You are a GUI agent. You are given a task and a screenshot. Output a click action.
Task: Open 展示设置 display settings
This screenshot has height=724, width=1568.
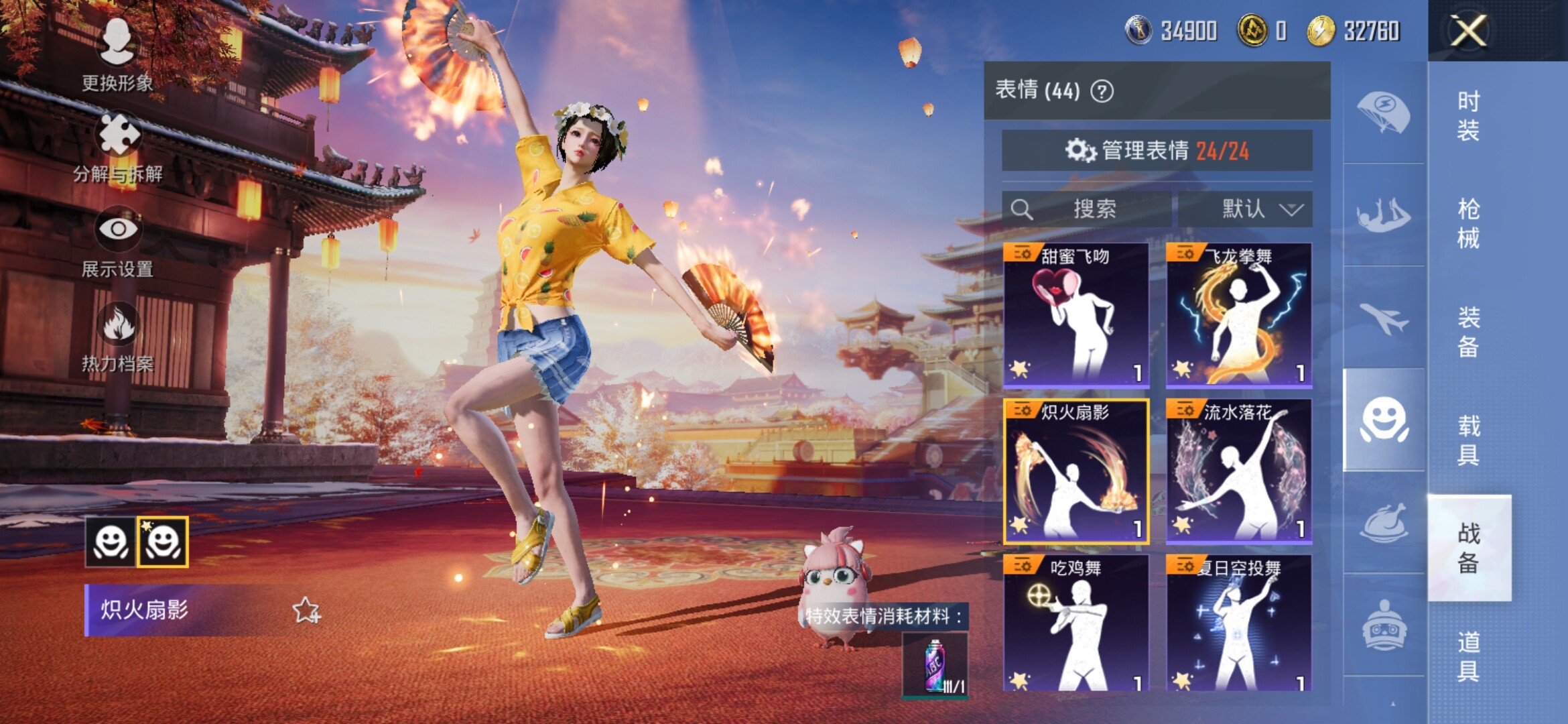118,241
